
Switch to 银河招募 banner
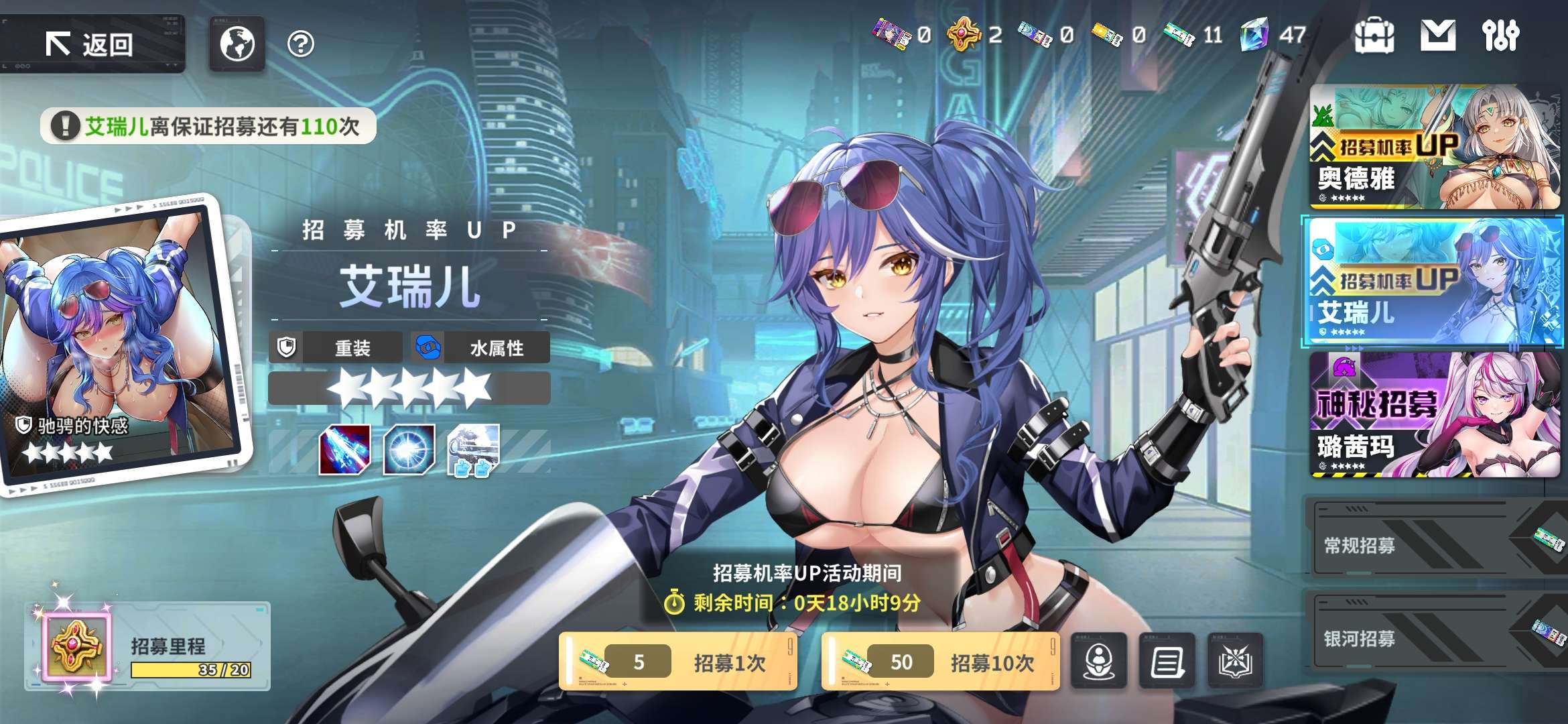1434,638
